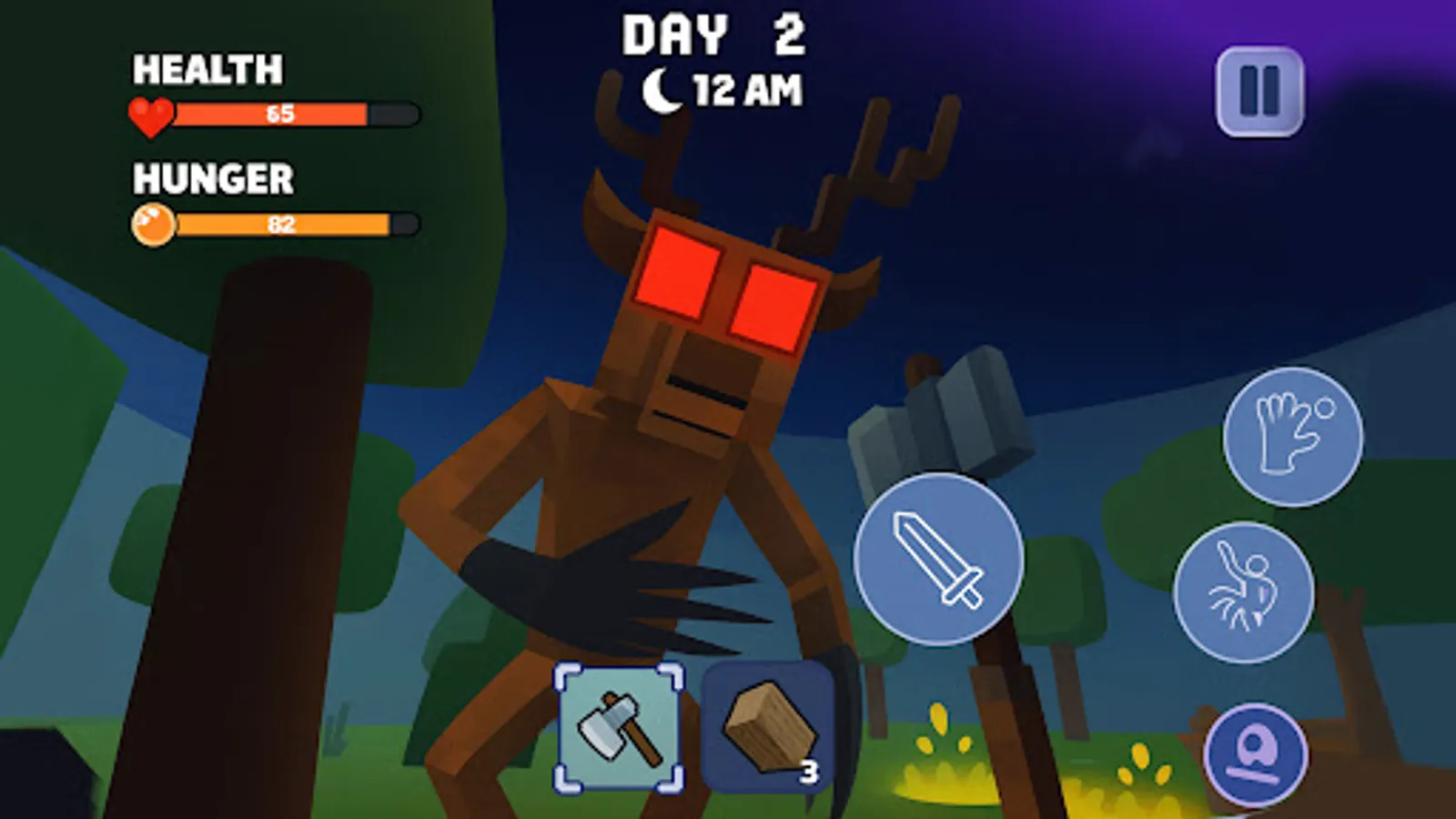This screenshot has height=819, width=1456.
Task: Tap the moon icon near 12 AM
Action: (x=662, y=88)
